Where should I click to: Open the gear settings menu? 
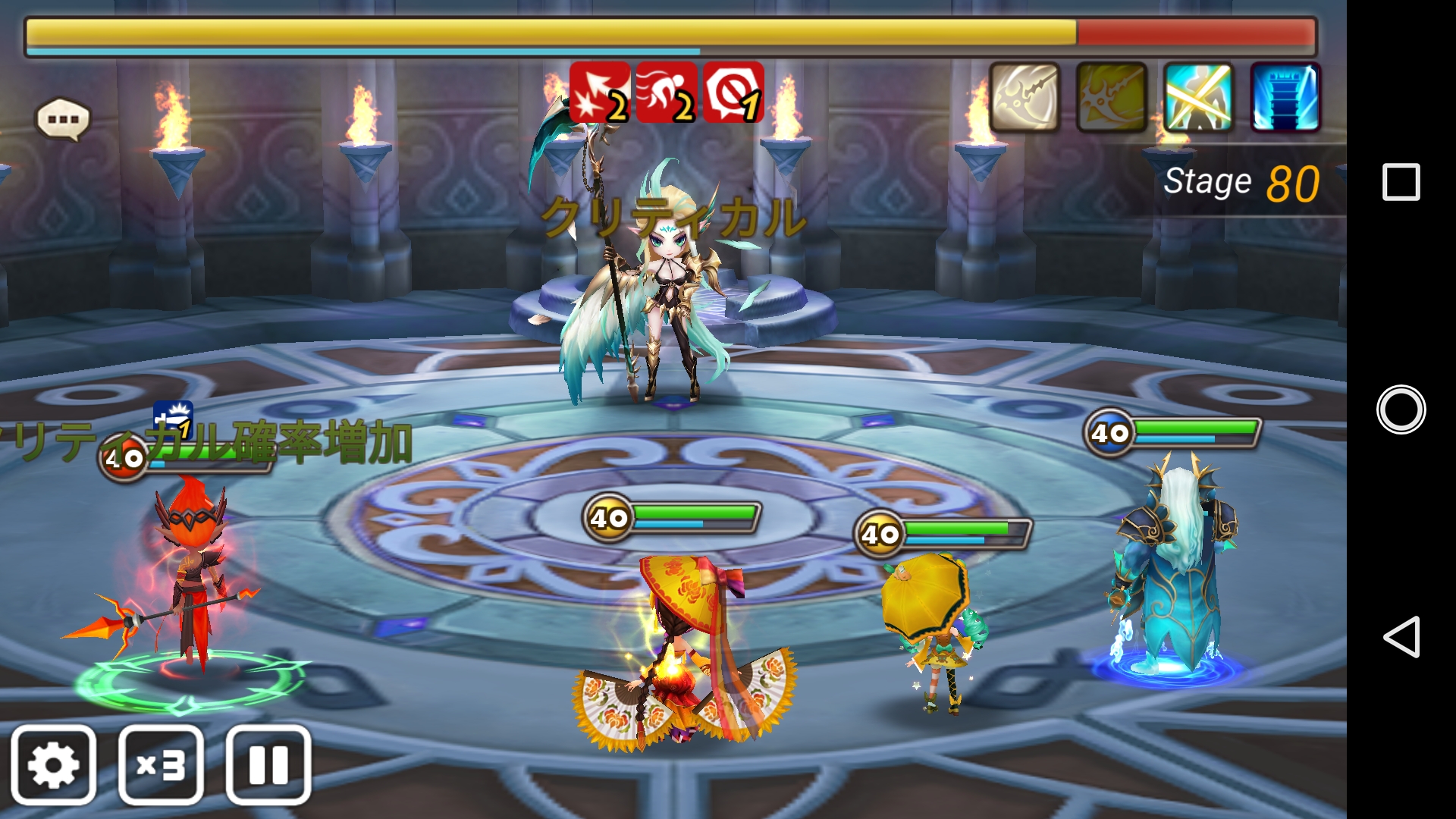coord(53,764)
